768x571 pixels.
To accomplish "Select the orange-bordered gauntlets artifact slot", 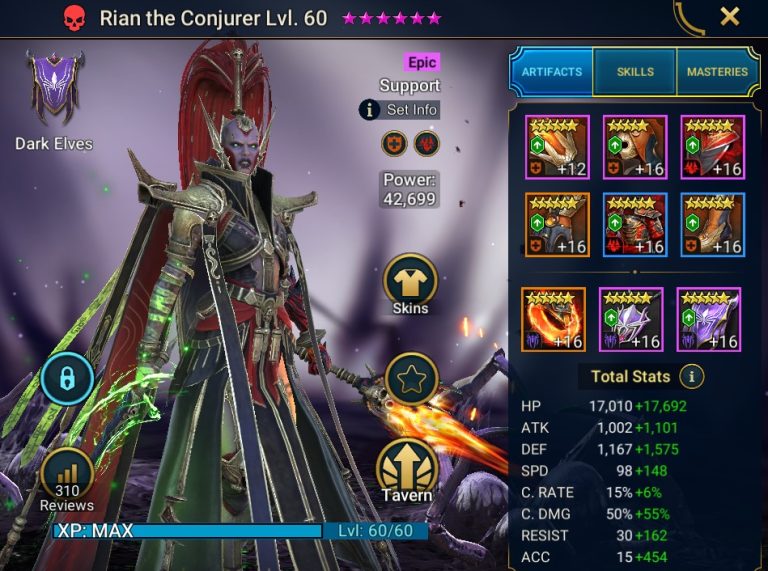I will click(x=557, y=224).
